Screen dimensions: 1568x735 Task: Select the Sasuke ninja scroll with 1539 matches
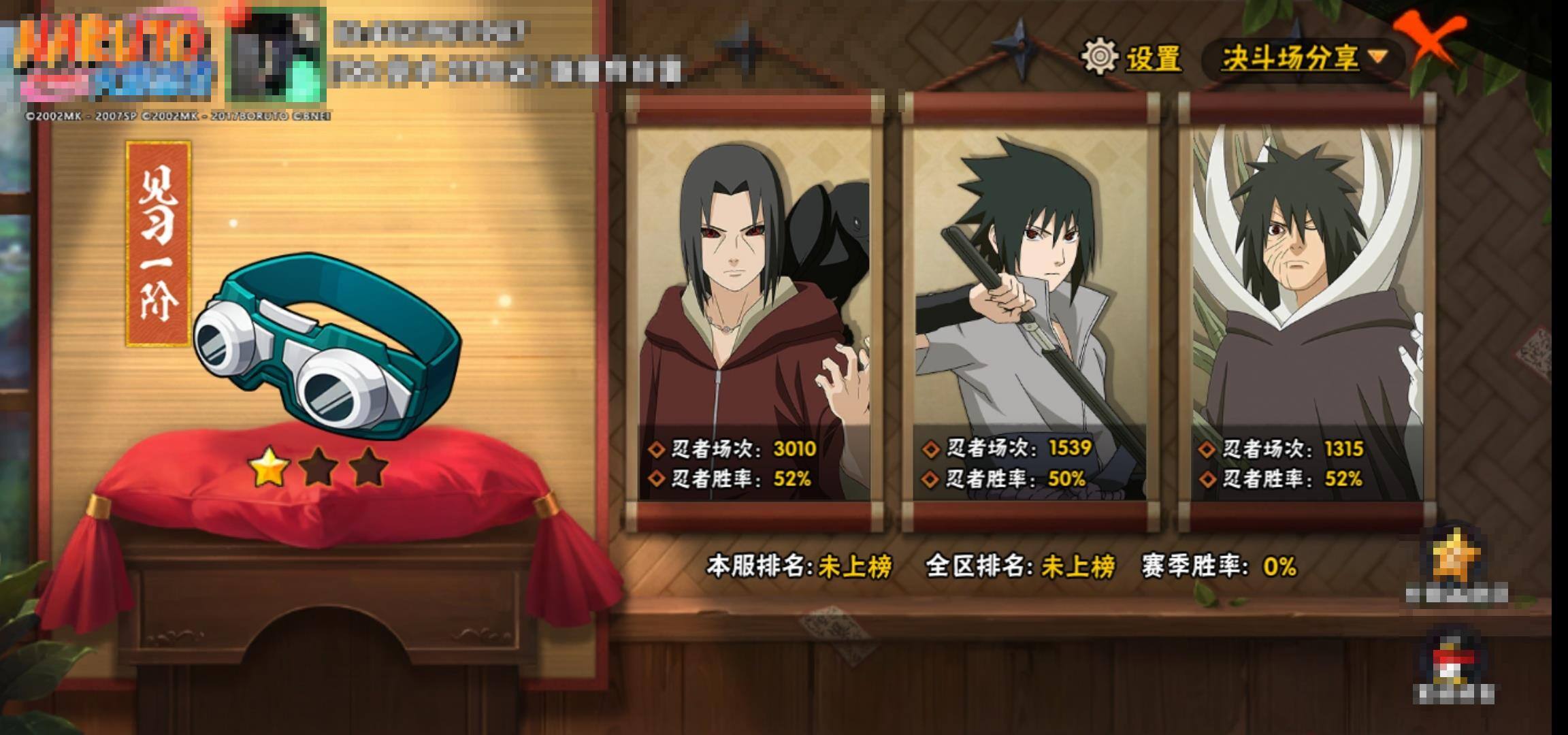[1031, 313]
